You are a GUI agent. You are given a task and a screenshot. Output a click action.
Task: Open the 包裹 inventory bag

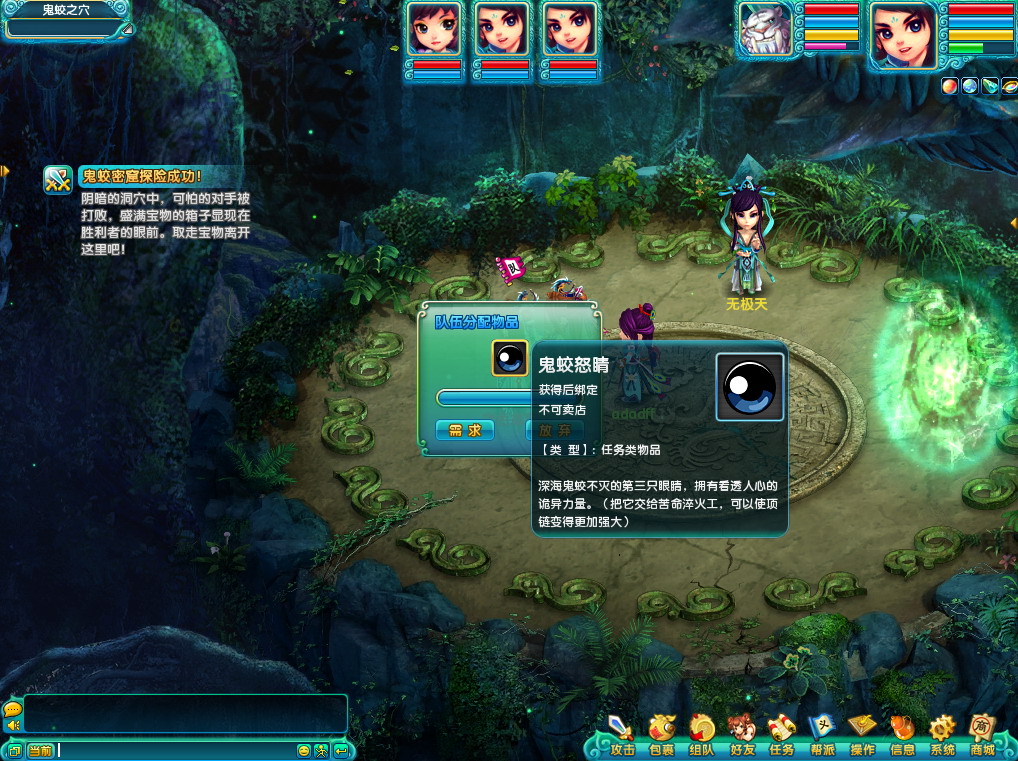tap(662, 736)
